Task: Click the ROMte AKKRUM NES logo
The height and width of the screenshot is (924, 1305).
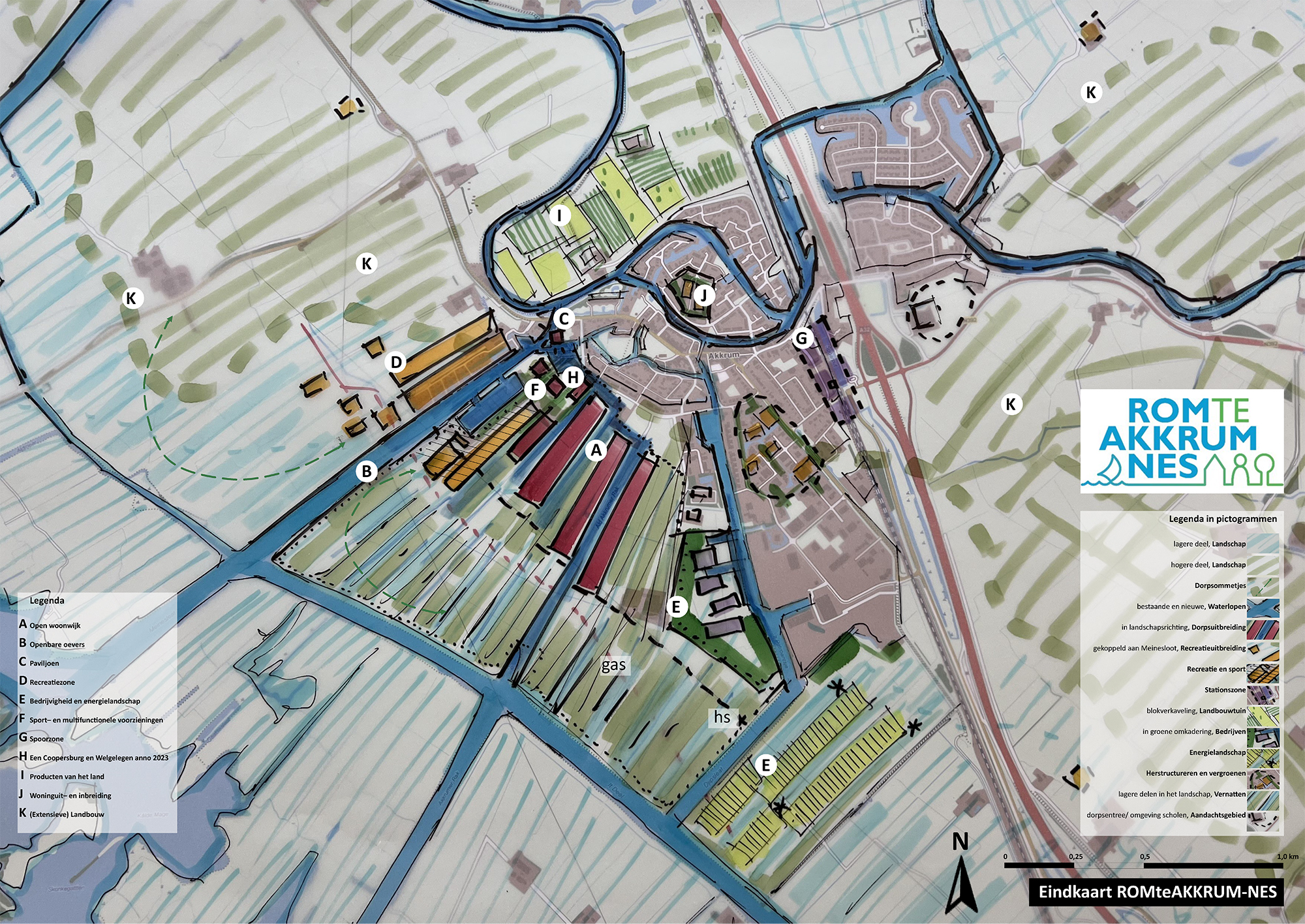Action: 1182,441
